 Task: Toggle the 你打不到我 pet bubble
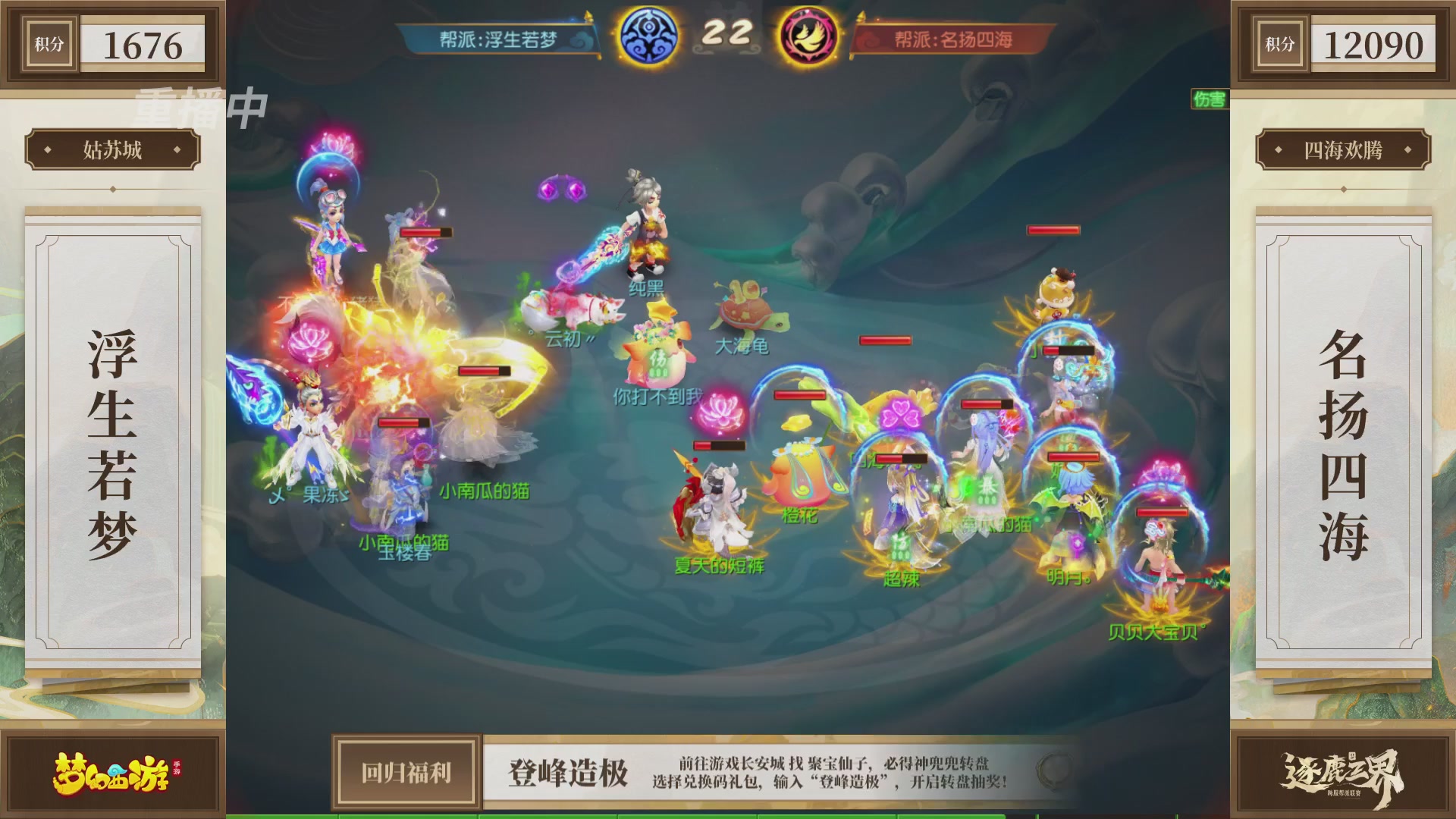[x=659, y=395]
